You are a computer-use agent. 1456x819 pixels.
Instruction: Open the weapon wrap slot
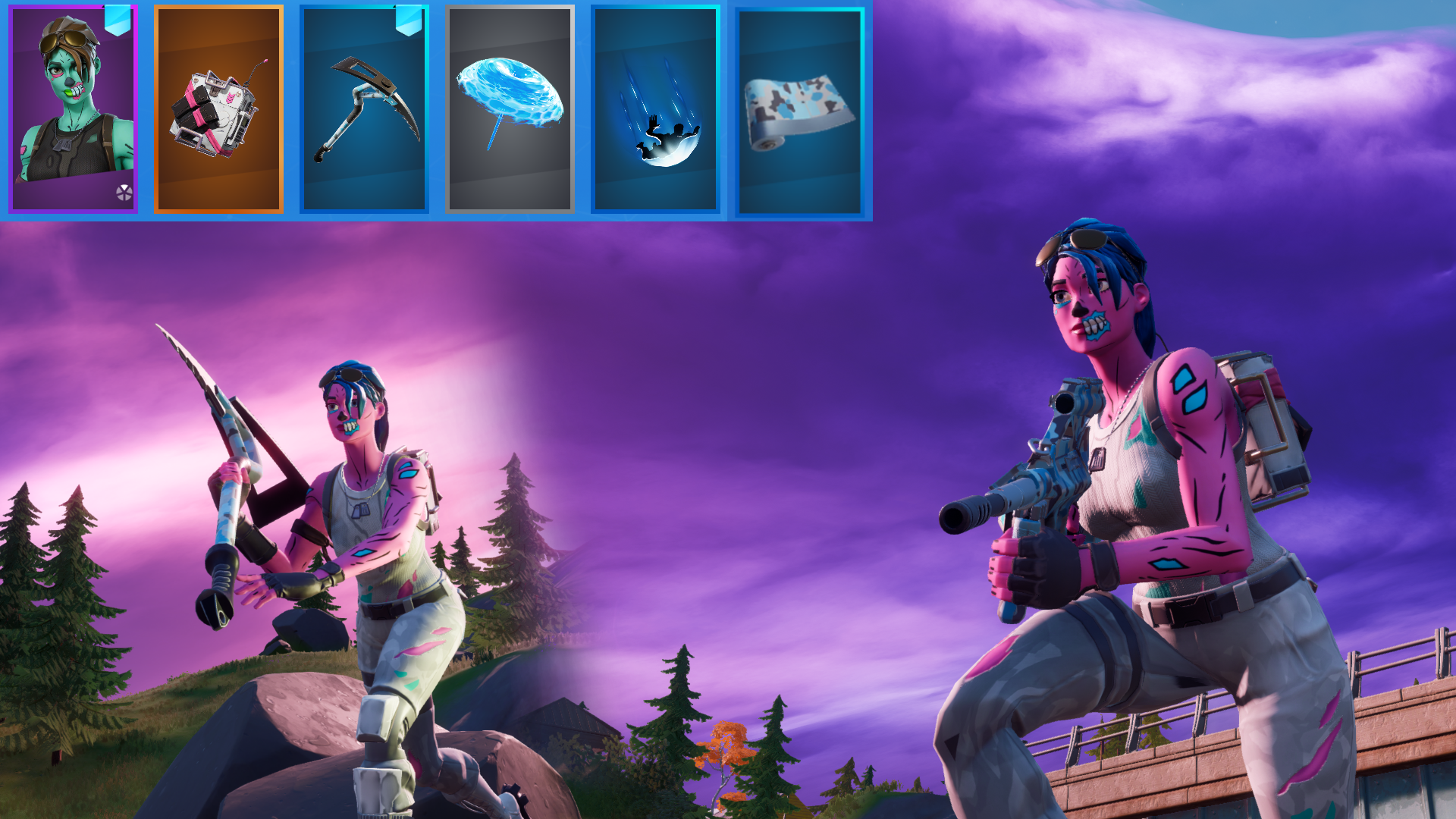point(801,110)
